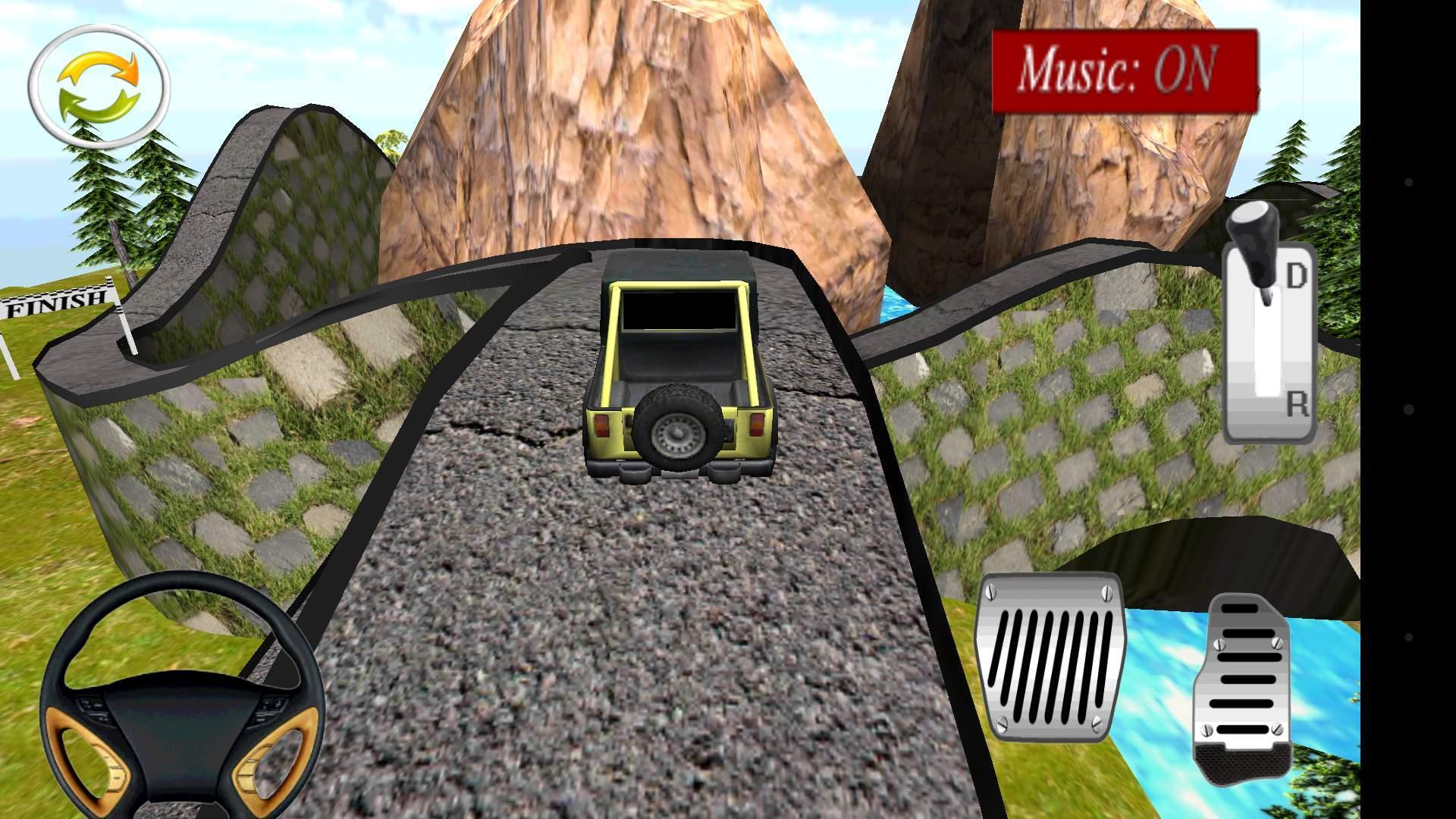Tap the yellow jeep vehicle
This screenshot has width=1456, height=819.
pos(679,364)
